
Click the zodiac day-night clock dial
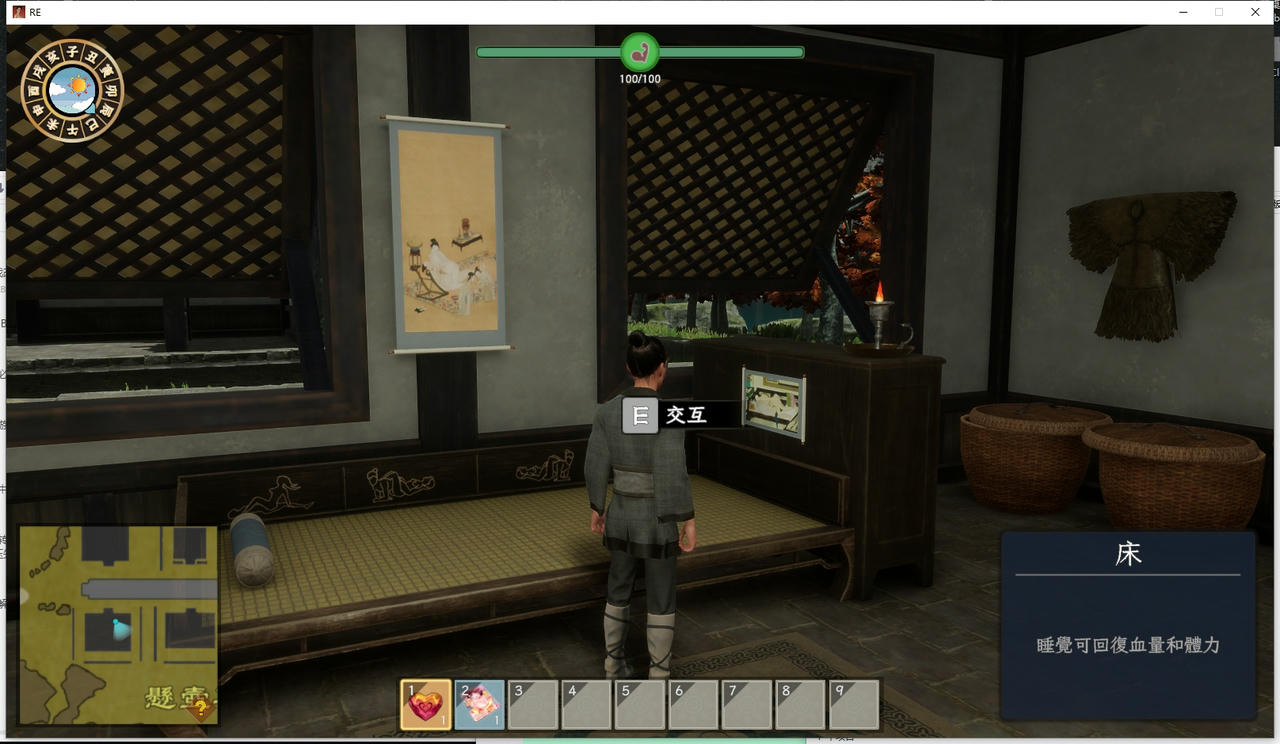[72, 90]
